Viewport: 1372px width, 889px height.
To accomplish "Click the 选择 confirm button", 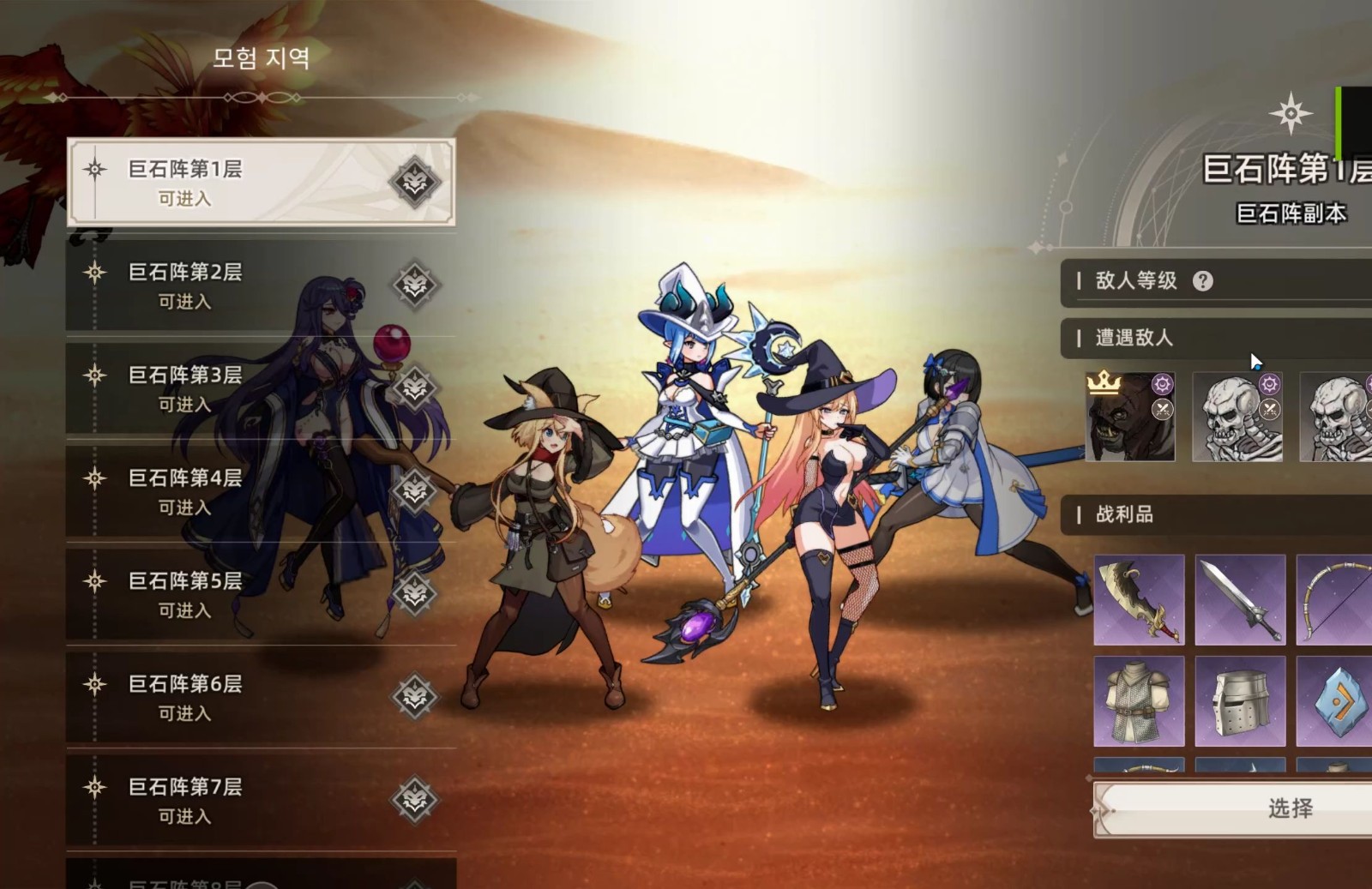I will coord(1289,808).
